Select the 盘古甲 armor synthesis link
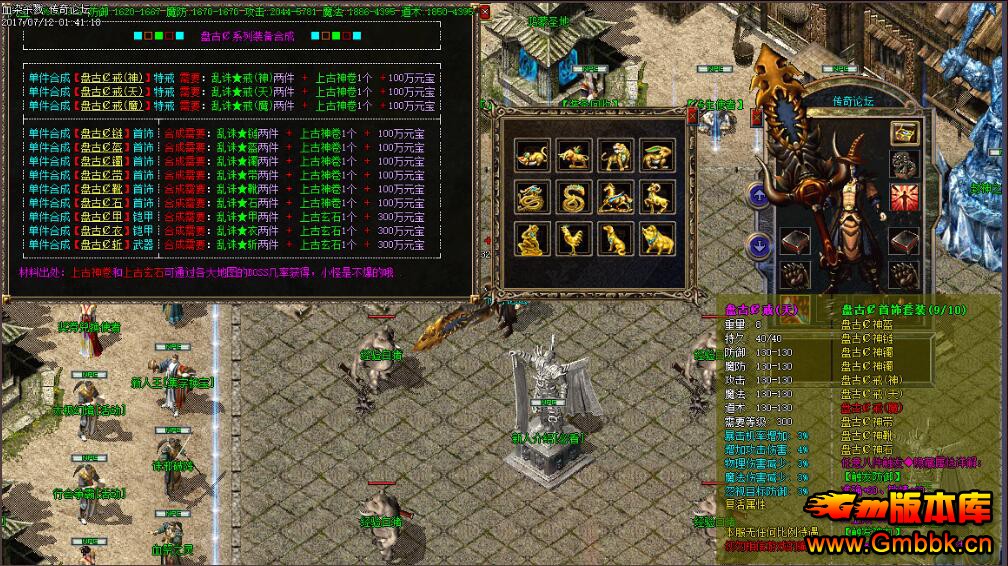 tap(102, 216)
